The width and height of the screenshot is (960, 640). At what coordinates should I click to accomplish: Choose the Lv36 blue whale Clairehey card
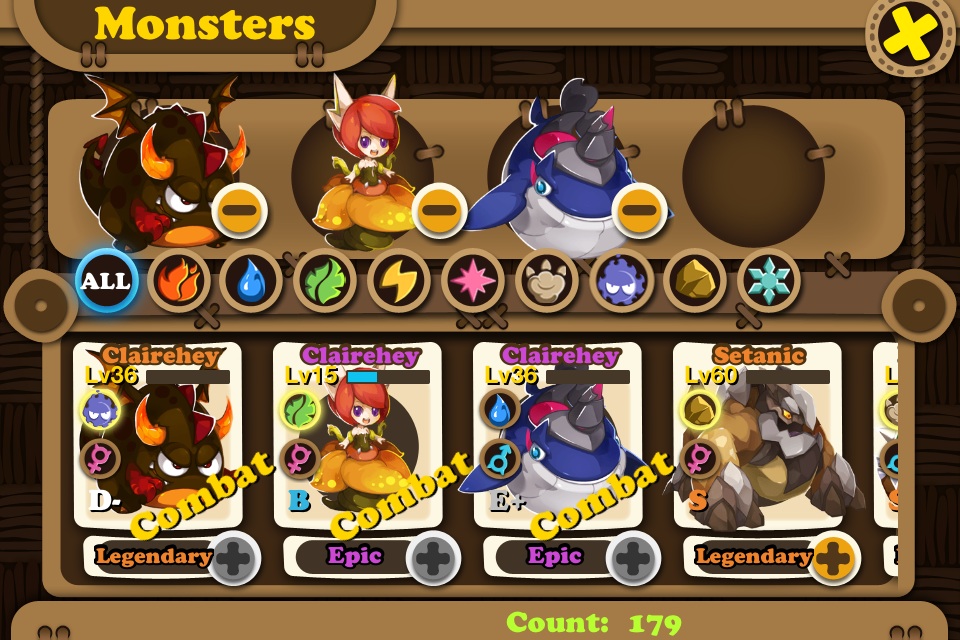coord(557,440)
